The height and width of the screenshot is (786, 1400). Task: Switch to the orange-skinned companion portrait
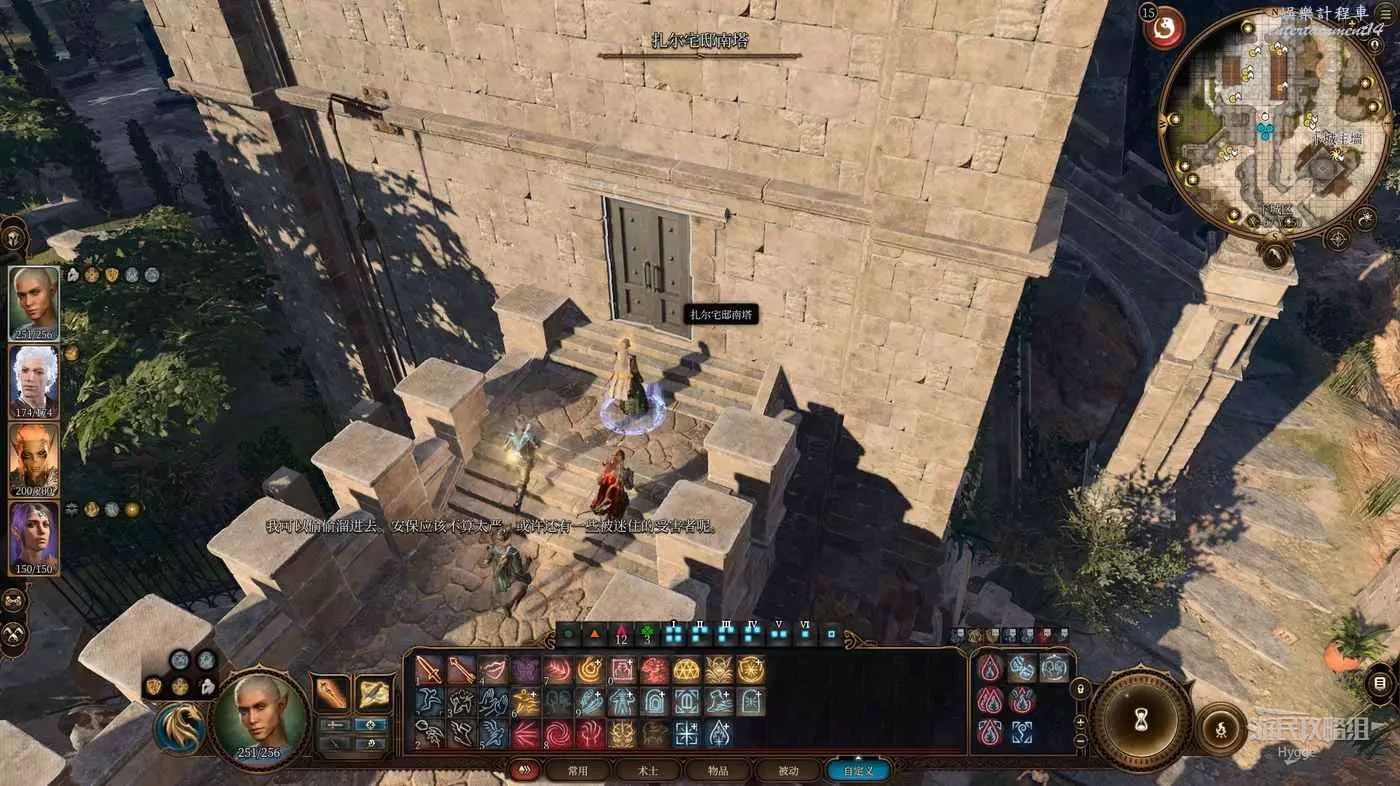[34, 460]
